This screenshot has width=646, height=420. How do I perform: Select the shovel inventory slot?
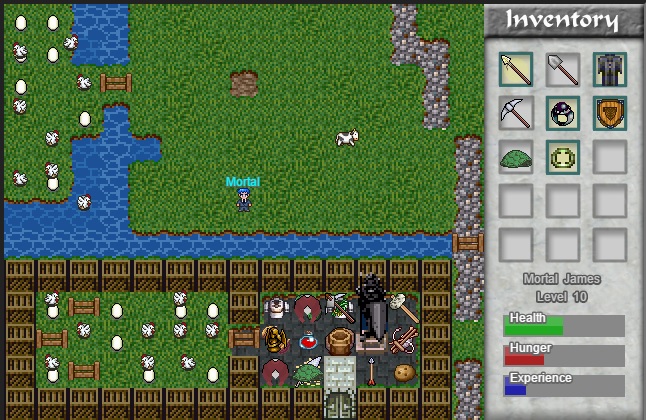[563, 69]
